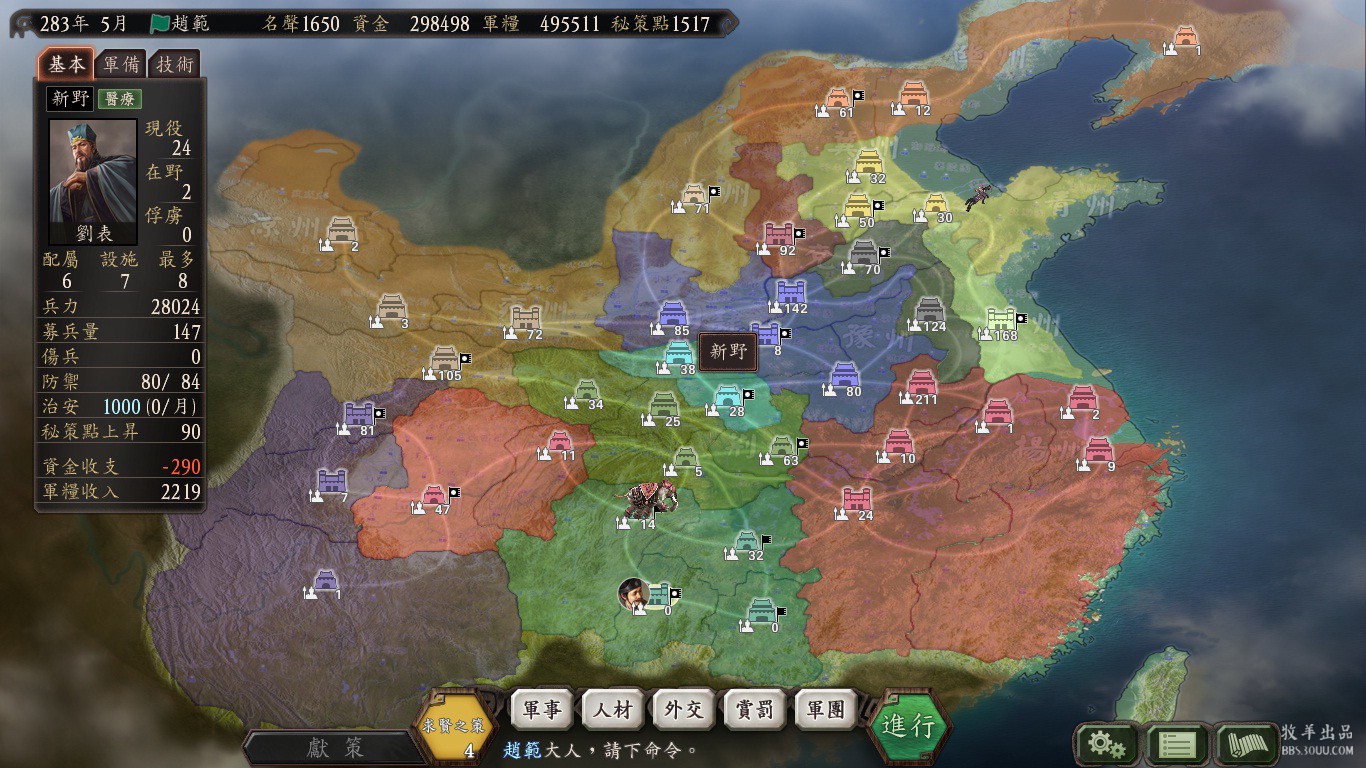Select the blue city with 142 troops
This screenshot has width=1366, height=768.
[791, 292]
